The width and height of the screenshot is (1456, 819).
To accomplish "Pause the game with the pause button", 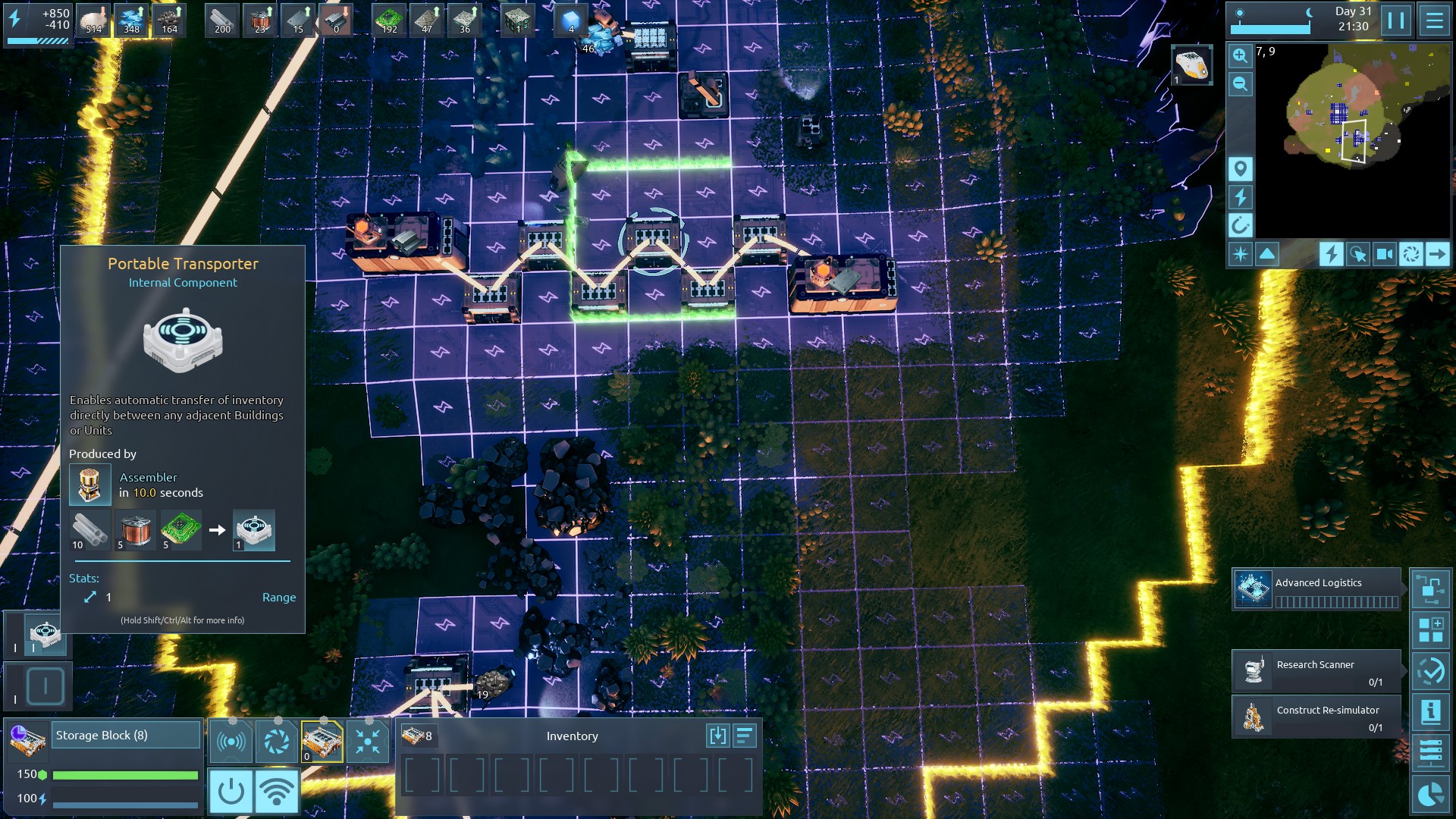I will (1396, 20).
